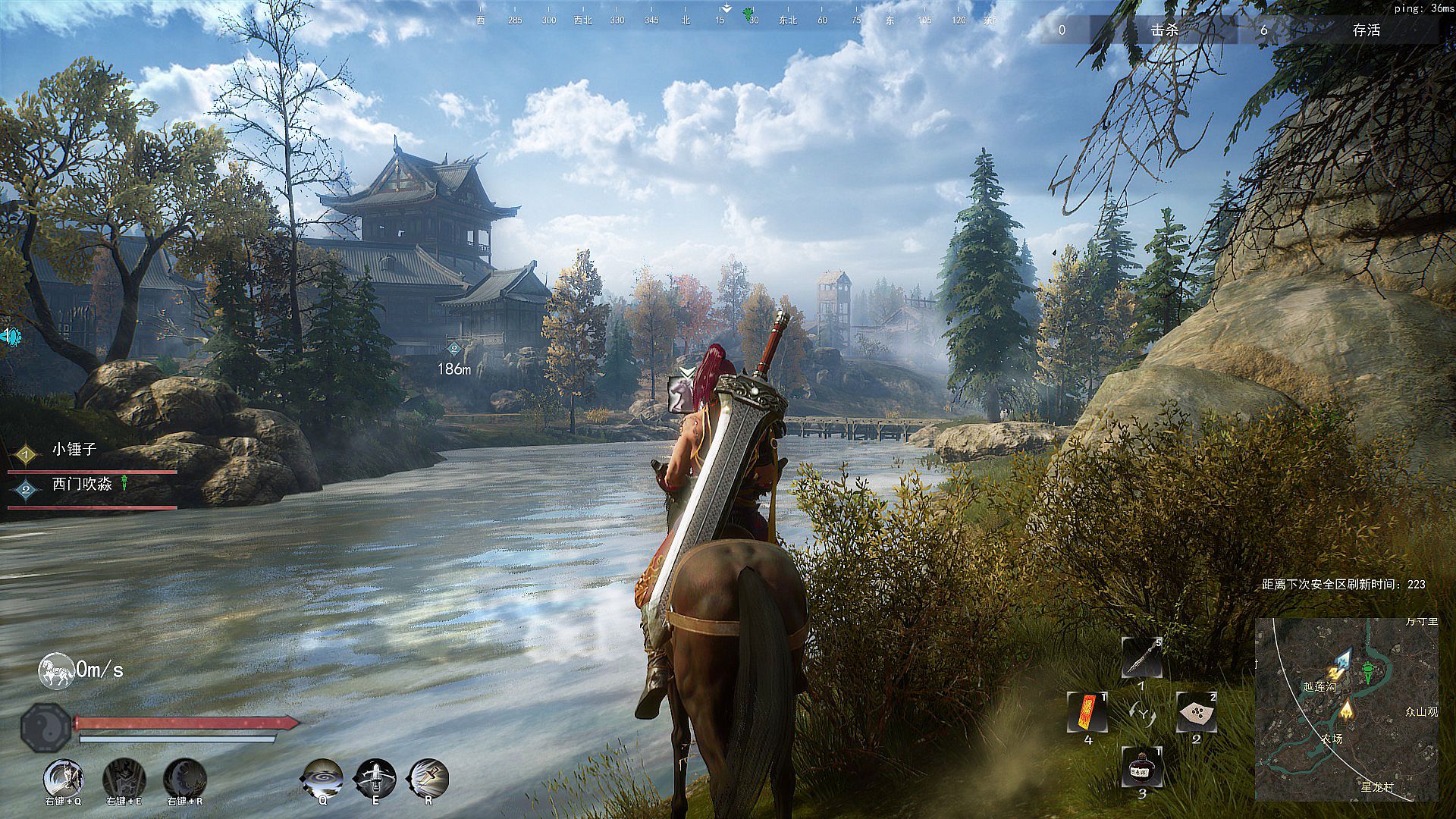Activate the whirlpool skill icon
The height and width of the screenshot is (819, 1456).
pyautogui.click(x=322, y=778)
